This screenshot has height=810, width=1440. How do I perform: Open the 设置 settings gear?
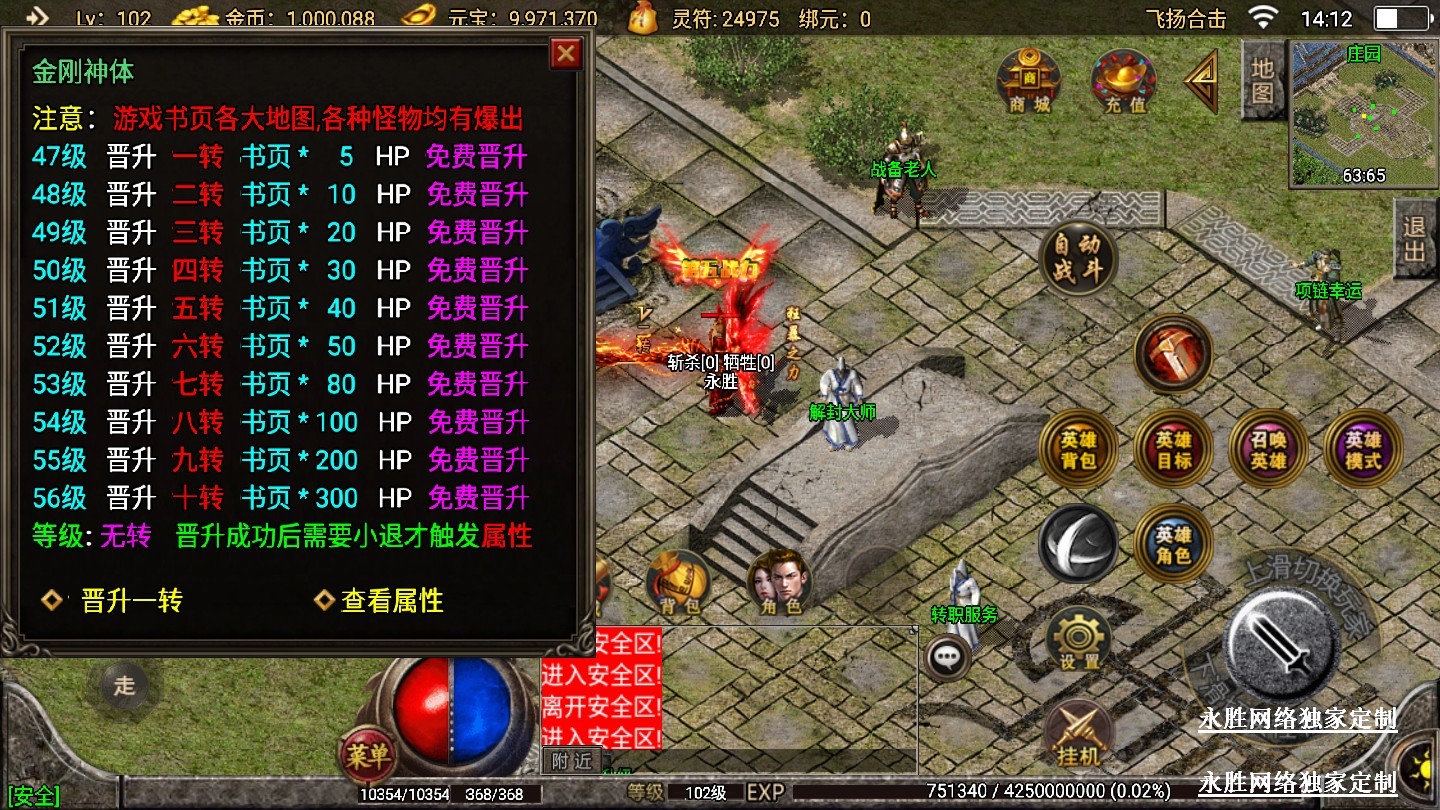1079,640
